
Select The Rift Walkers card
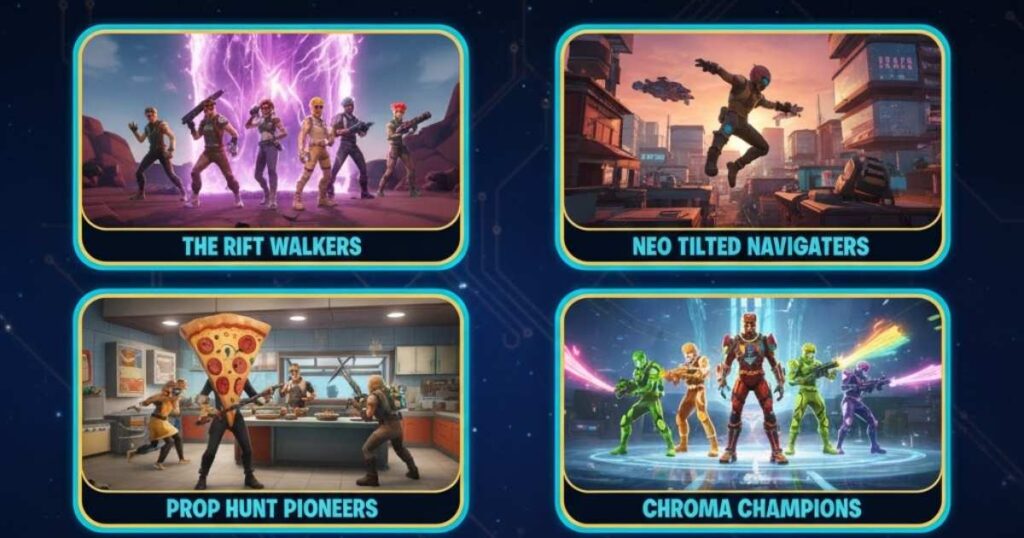click(x=270, y=146)
